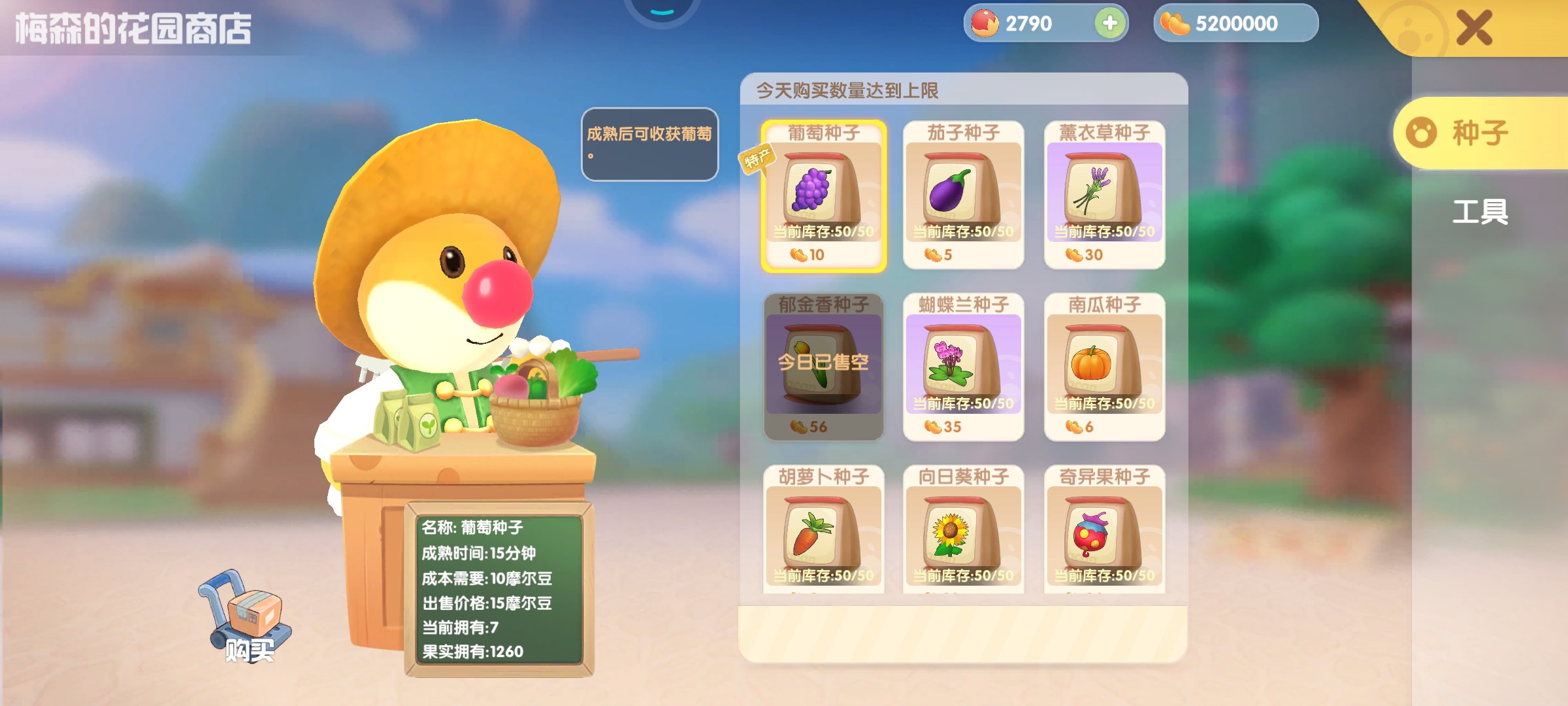Pick the sunflower seed (向日葵种子) item
This screenshot has height=706, width=1568.
pyautogui.click(x=963, y=531)
